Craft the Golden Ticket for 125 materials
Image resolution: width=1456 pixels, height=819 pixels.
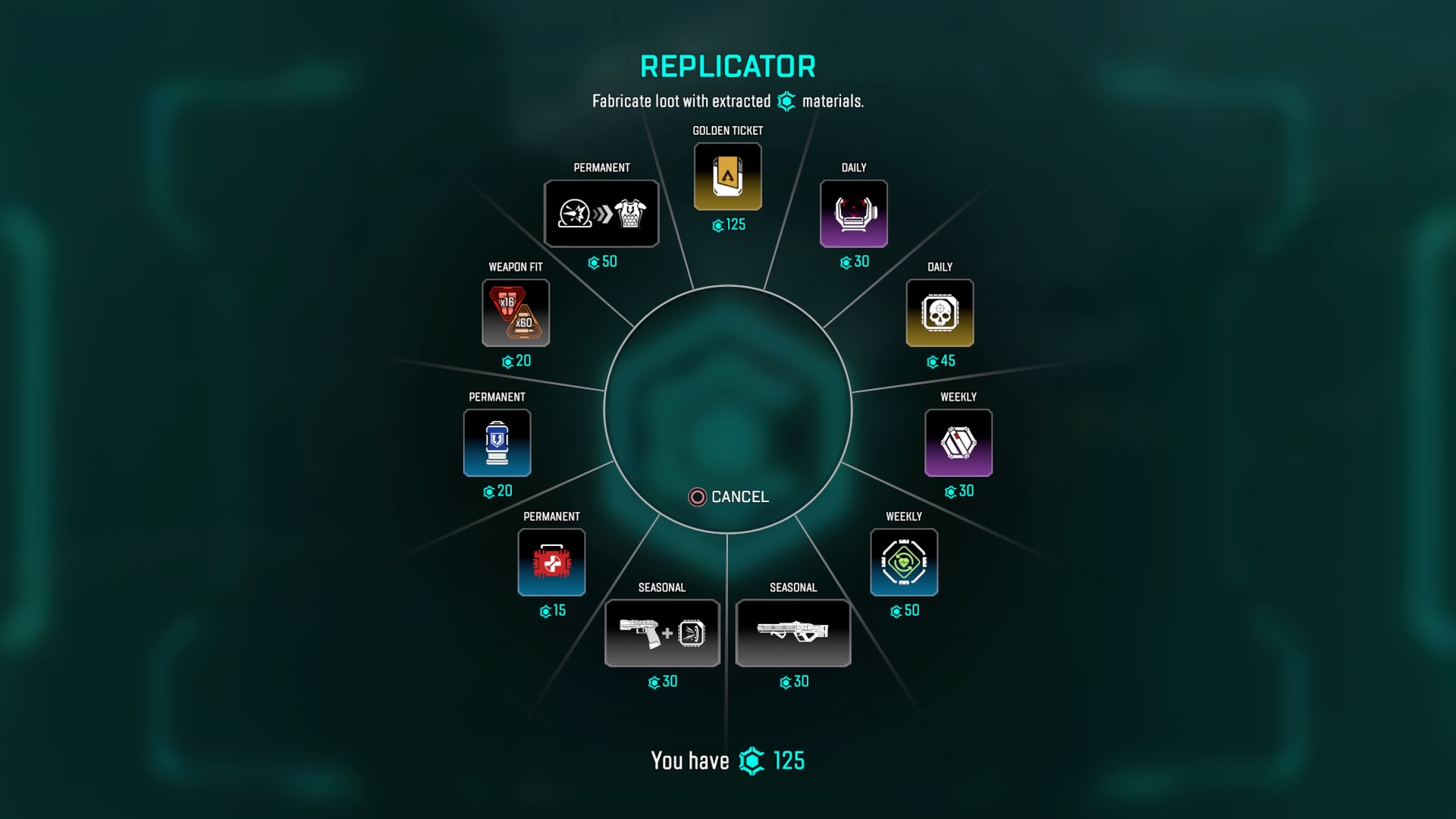727,177
